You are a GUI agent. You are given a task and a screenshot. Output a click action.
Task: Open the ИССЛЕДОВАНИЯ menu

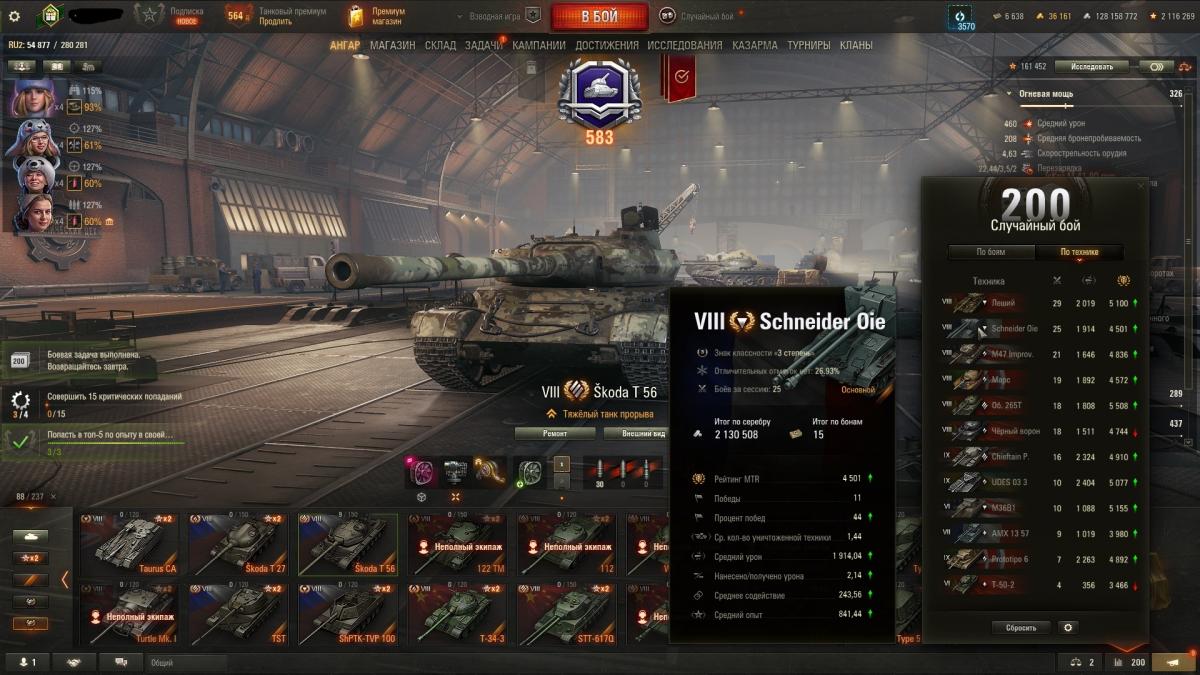point(684,45)
